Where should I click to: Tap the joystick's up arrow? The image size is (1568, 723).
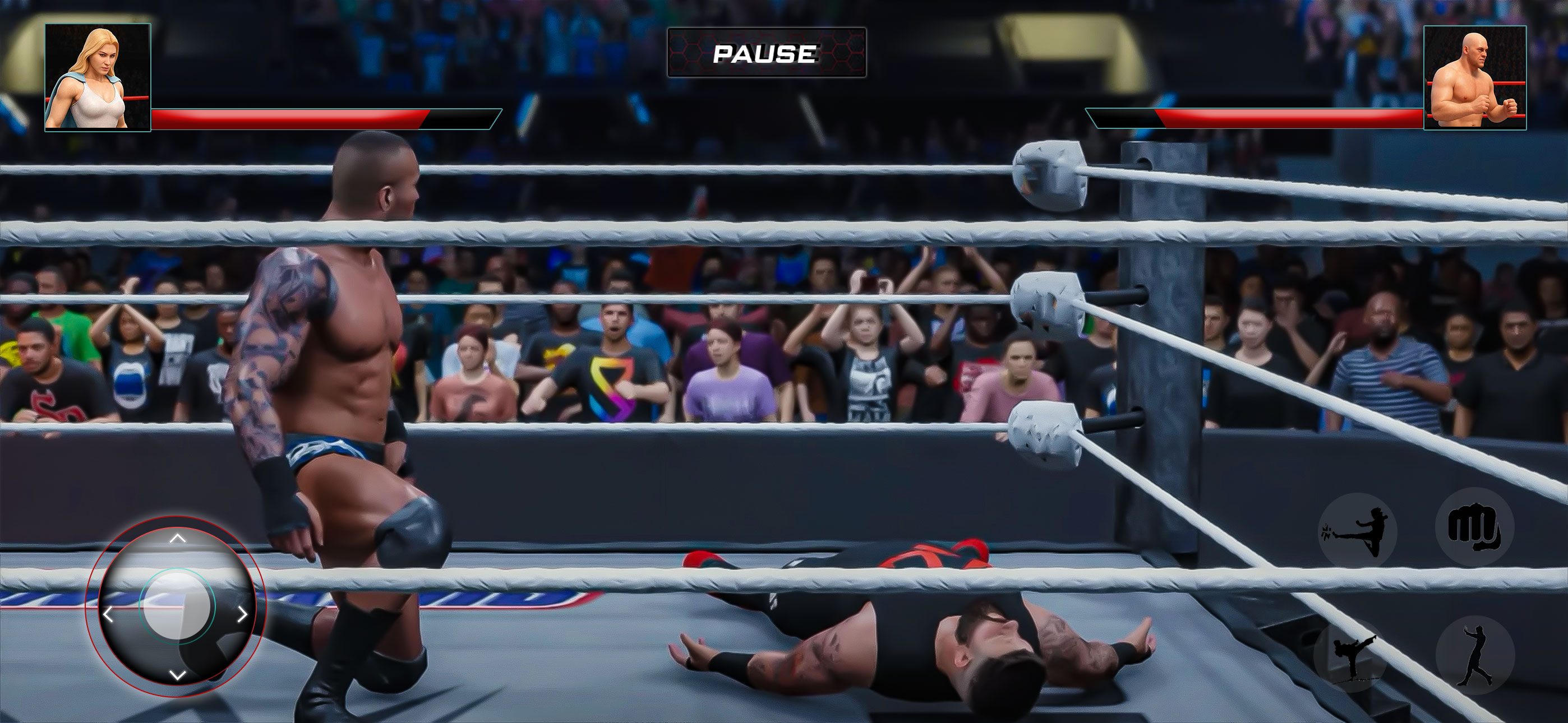tap(177, 539)
